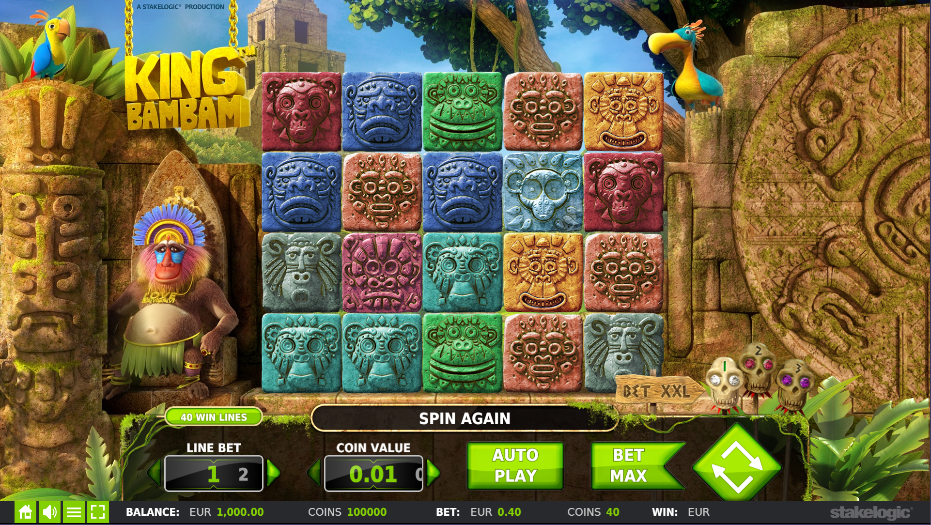Lower the coin value with the left arrow
931x525 pixels.
pos(314,473)
